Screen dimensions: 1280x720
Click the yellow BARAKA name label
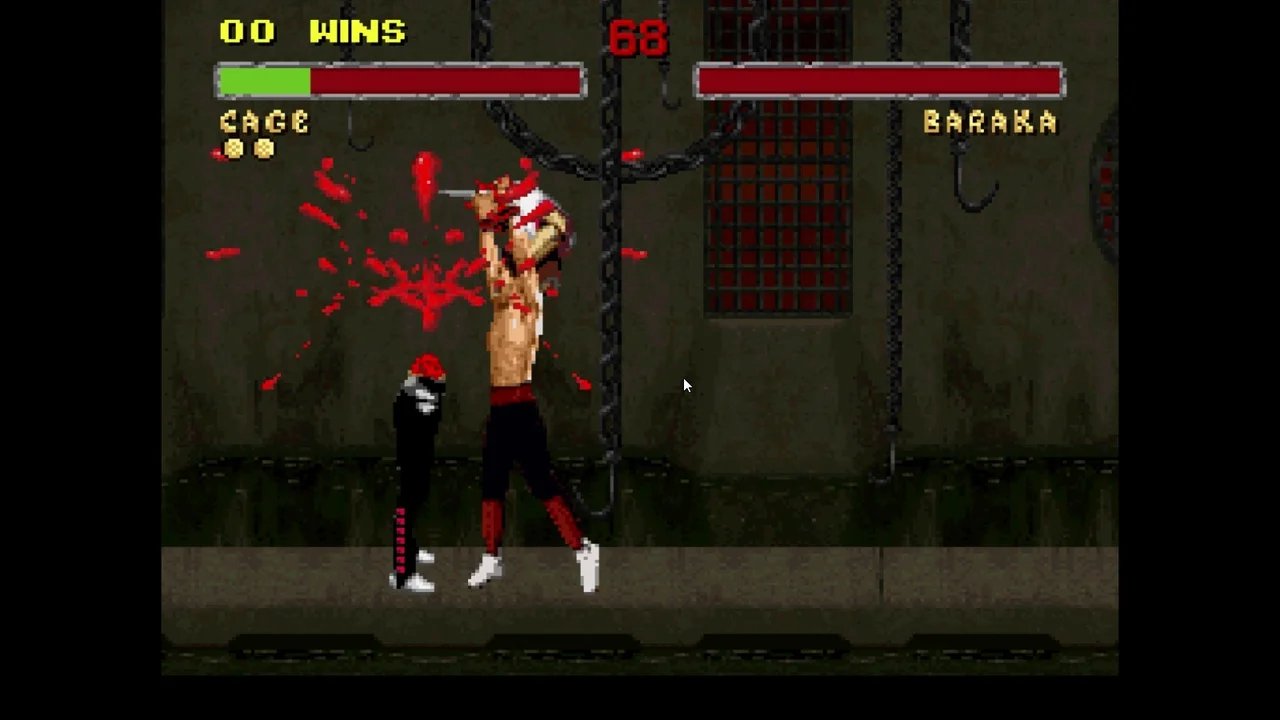point(991,122)
